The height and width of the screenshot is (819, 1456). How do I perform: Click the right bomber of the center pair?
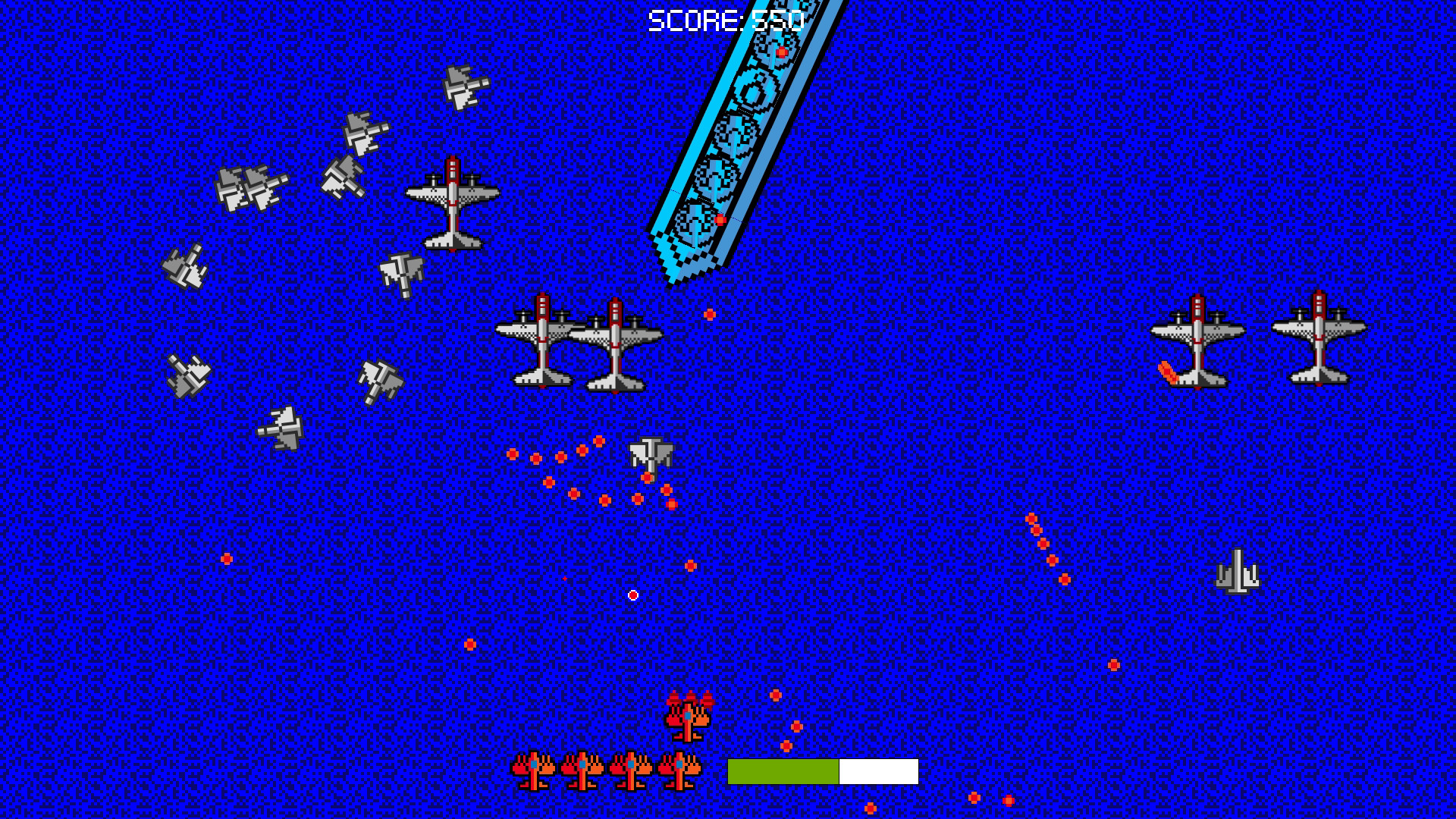click(x=614, y=349)
